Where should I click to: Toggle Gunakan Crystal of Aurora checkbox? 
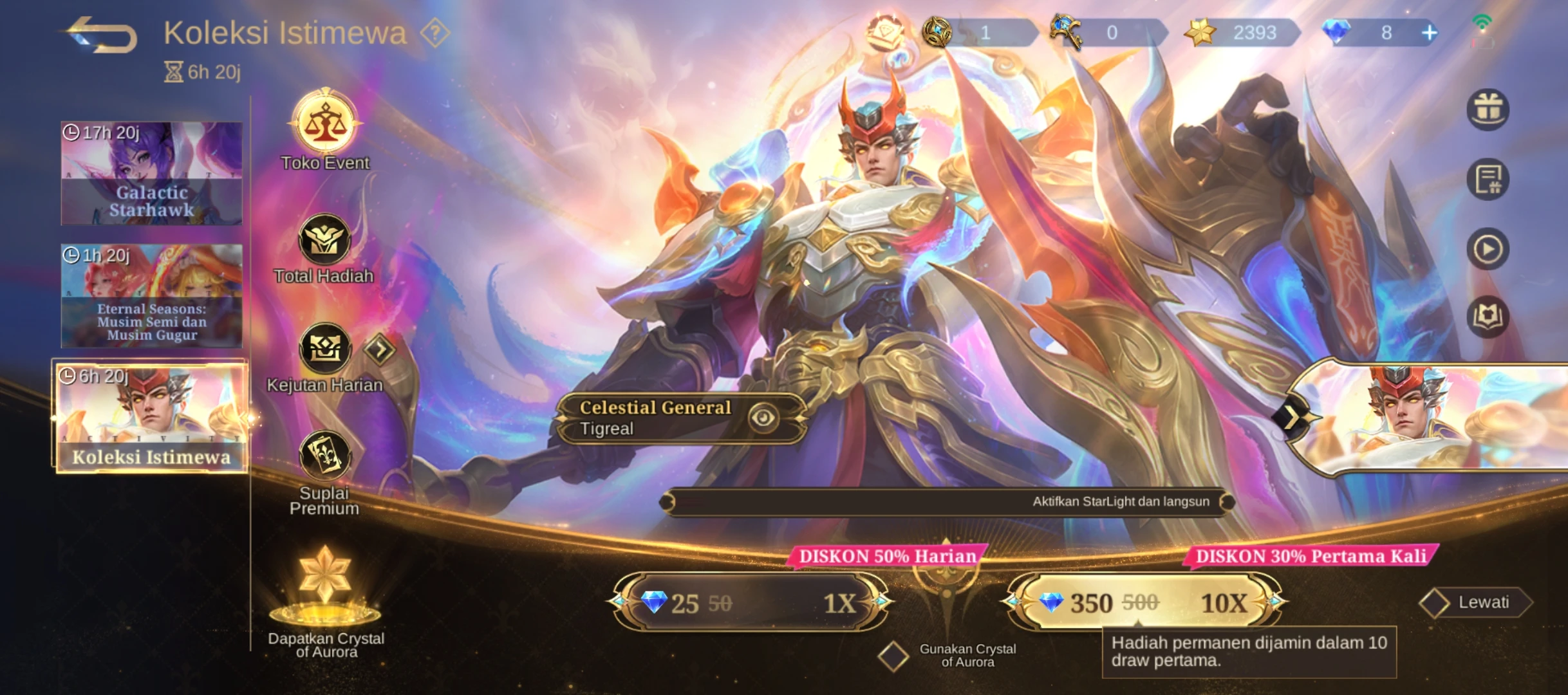[893, 656]
